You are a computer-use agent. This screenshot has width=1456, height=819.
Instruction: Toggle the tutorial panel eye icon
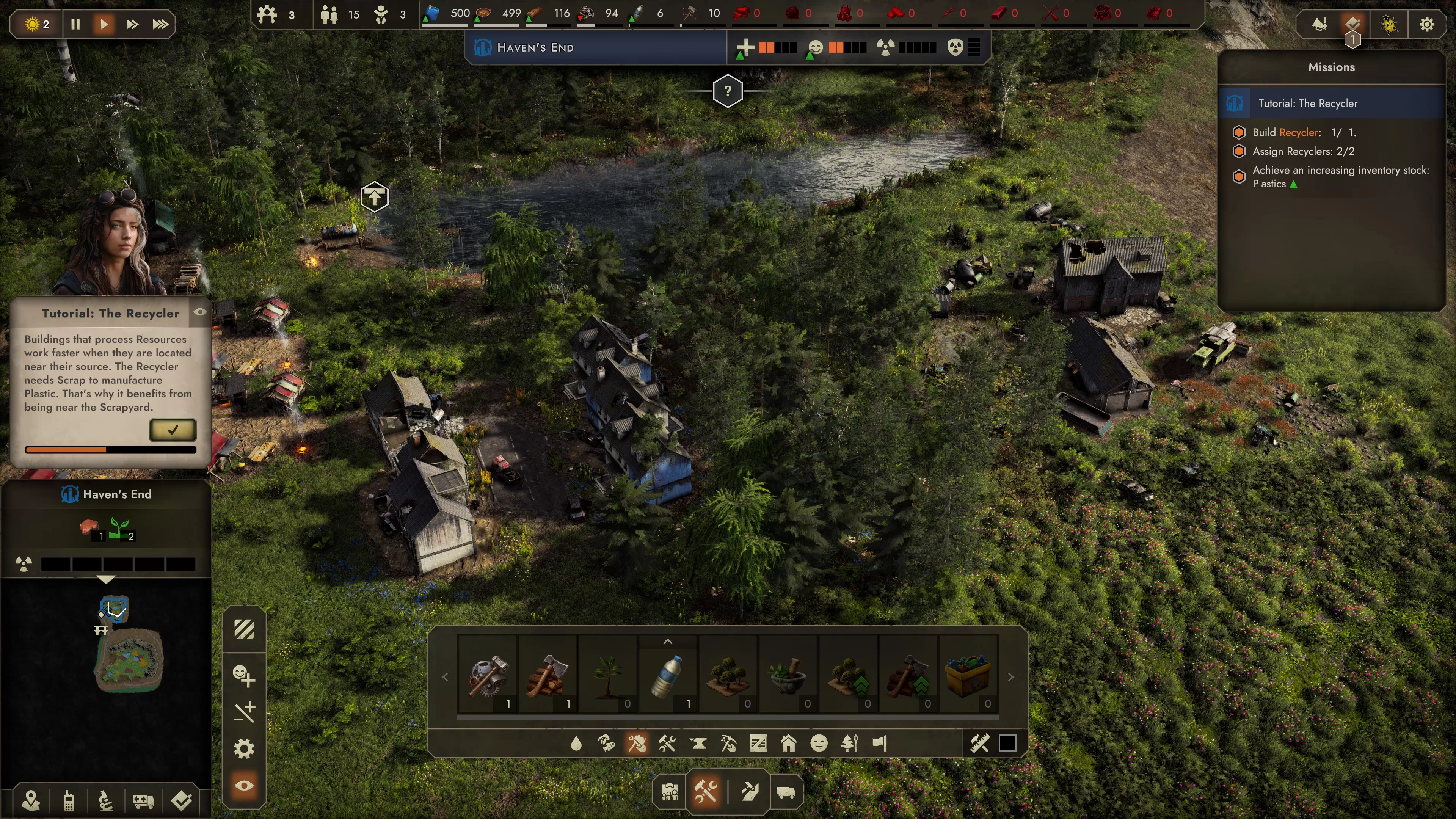tap(200, 312)
